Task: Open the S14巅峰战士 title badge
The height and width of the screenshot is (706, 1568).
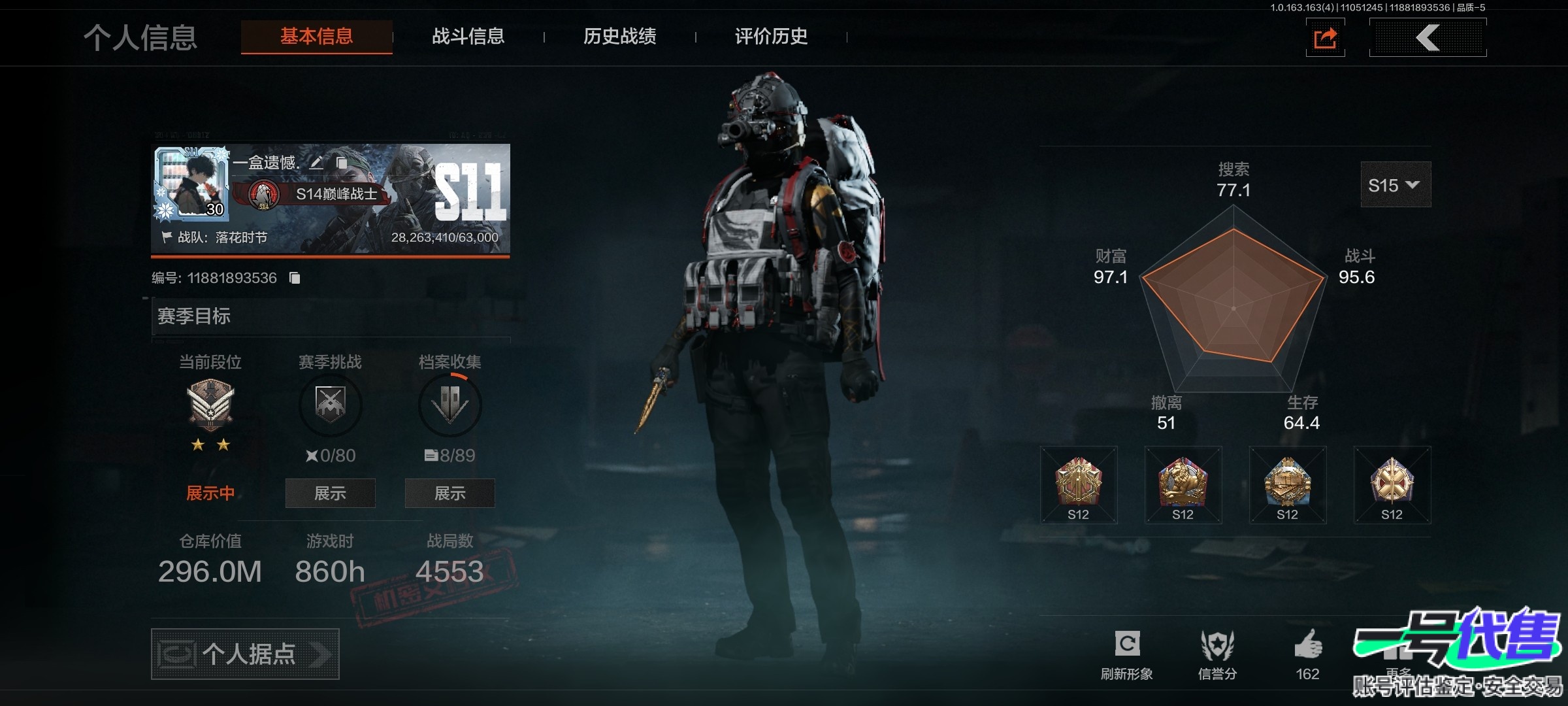Action: (x=320, y=194)
